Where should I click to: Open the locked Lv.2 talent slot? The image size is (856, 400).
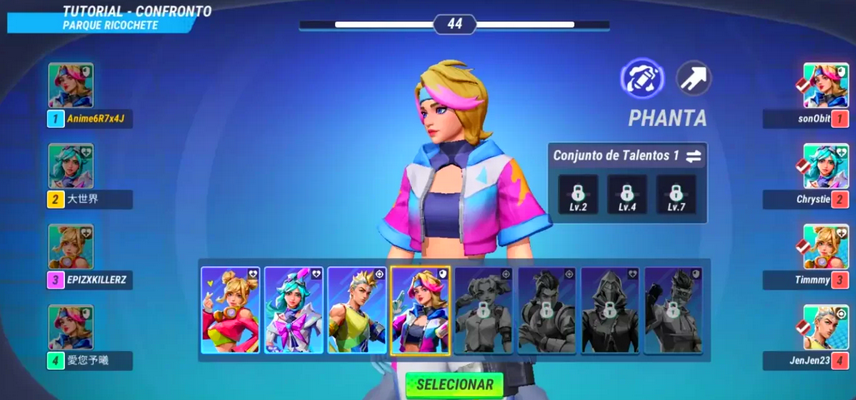coord(578,194)
